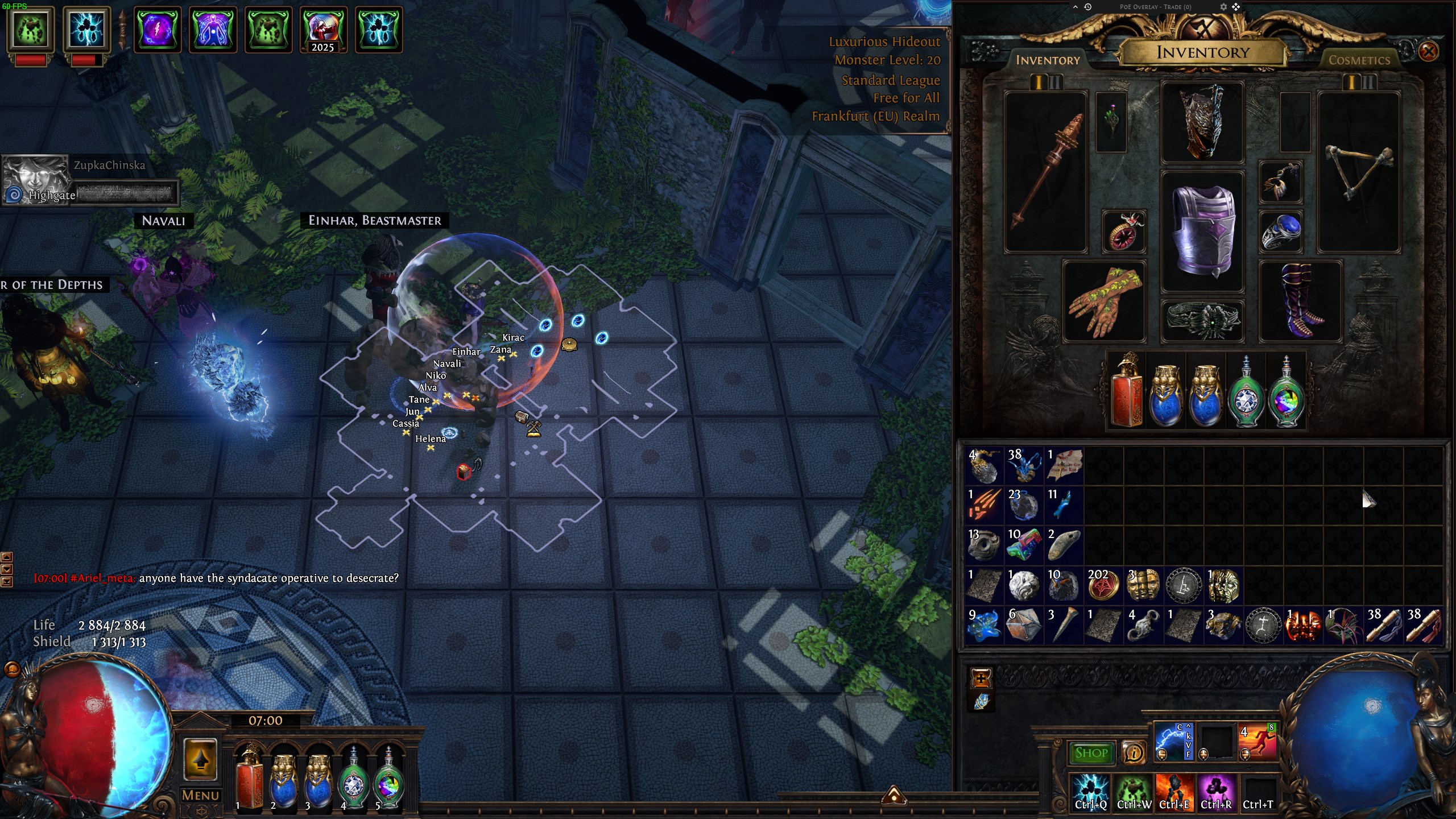Switch to the Cosmetics tab
The image size is (1456, 819).
[x=1359, y=60]
